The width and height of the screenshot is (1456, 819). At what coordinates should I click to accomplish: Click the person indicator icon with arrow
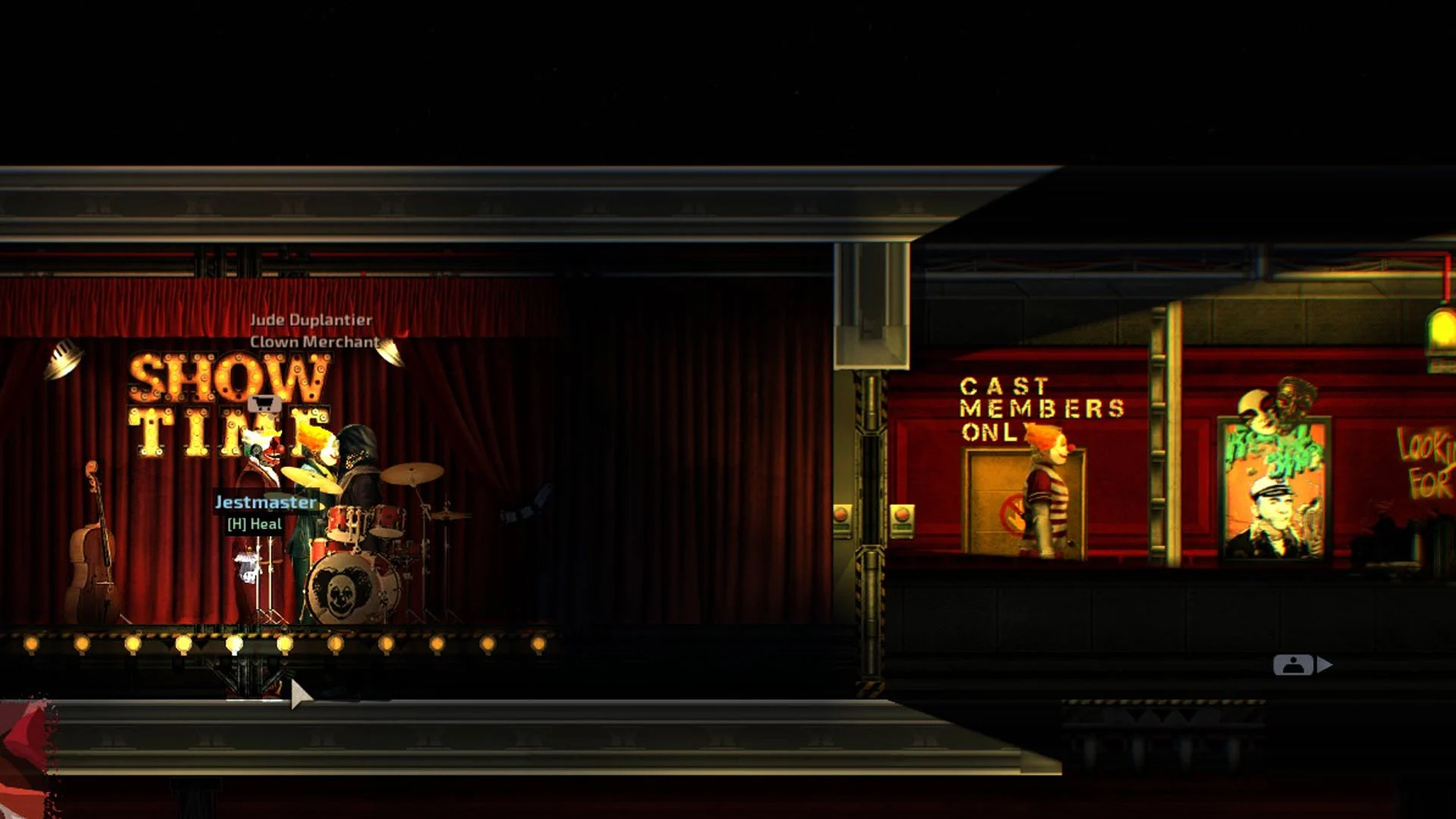click(x=1301, y=665)
